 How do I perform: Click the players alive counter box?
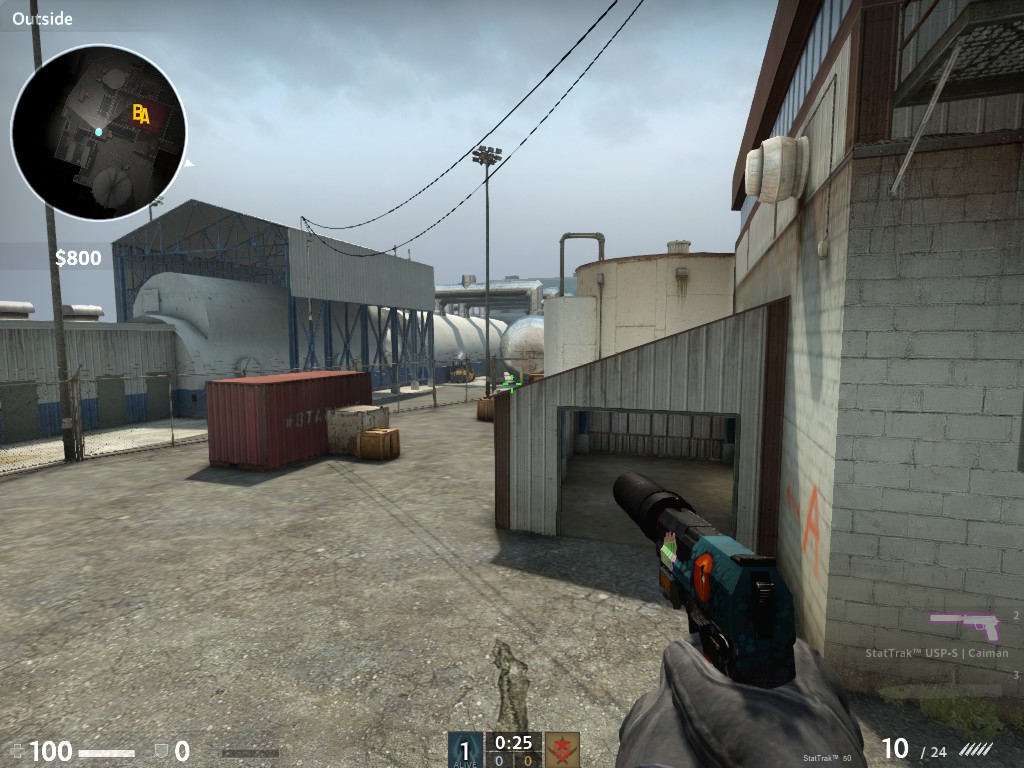click(465, 749)
